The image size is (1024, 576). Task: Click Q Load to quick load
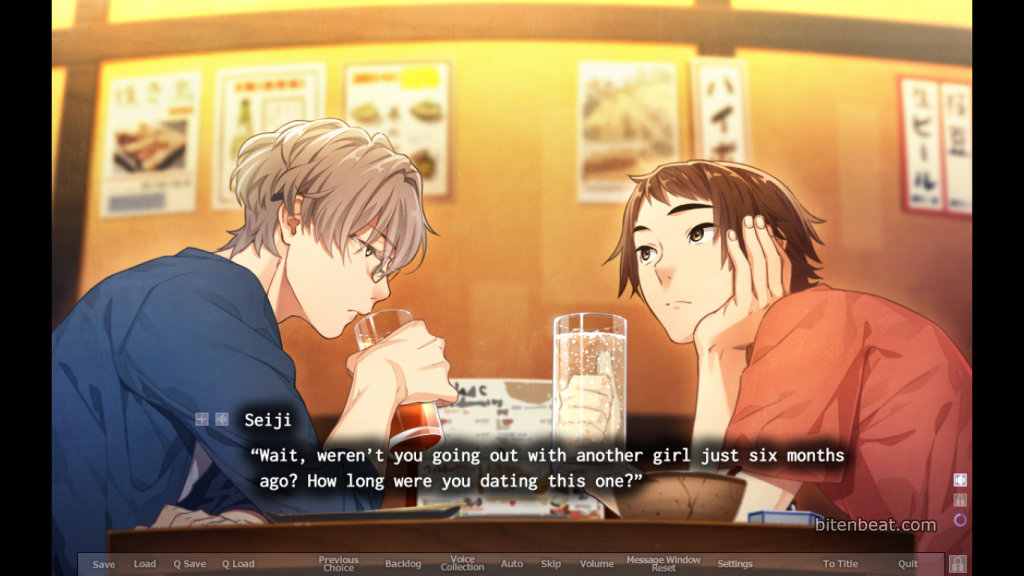pyautogui.click(x=238, y=564)
